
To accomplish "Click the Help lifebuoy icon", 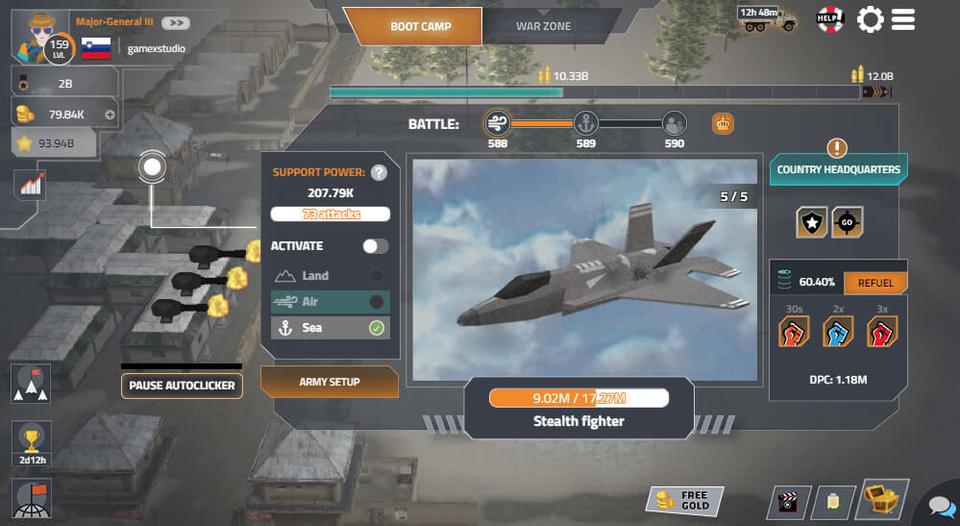I will [831, 19].
